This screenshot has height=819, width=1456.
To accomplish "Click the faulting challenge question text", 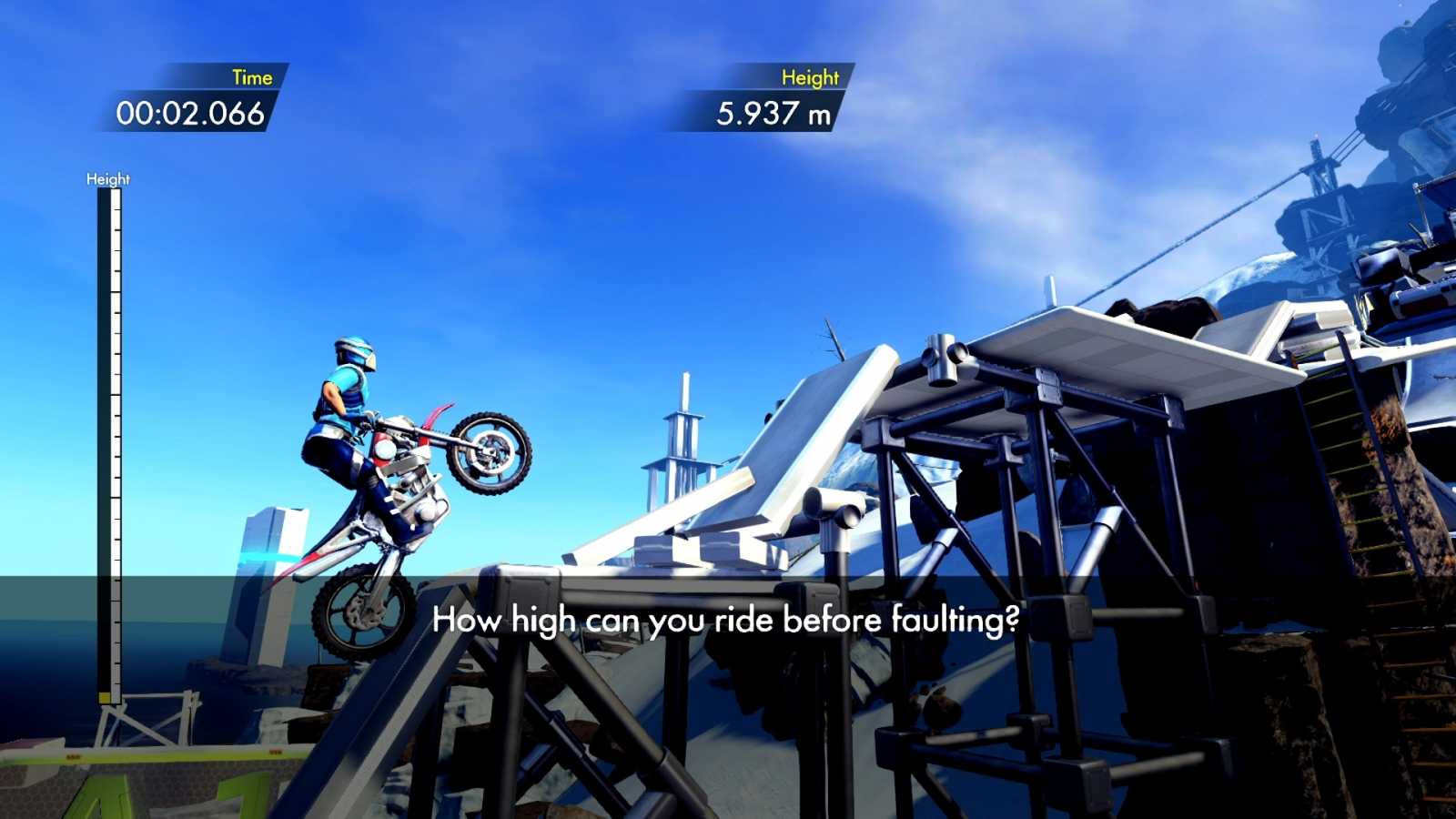I will point(728,621).
